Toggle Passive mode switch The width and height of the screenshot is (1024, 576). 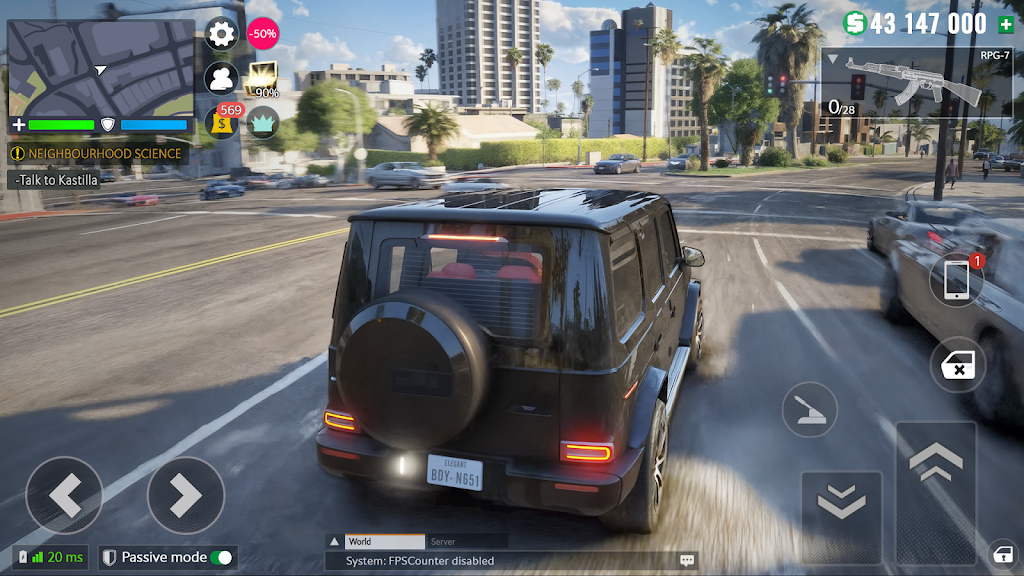point(221,557)
